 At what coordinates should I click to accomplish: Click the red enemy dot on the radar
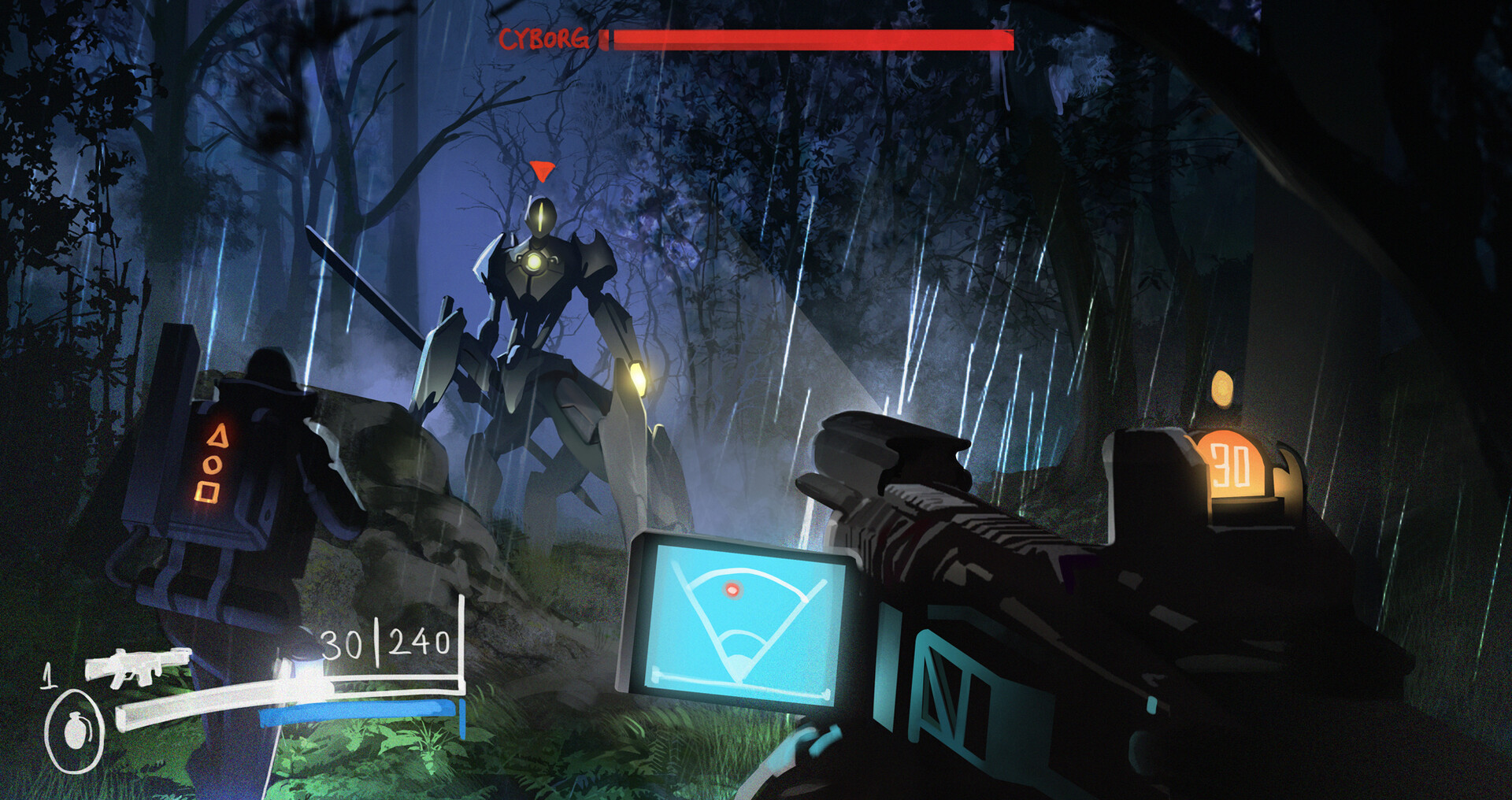pyautogui.click(x=732, y=590)
